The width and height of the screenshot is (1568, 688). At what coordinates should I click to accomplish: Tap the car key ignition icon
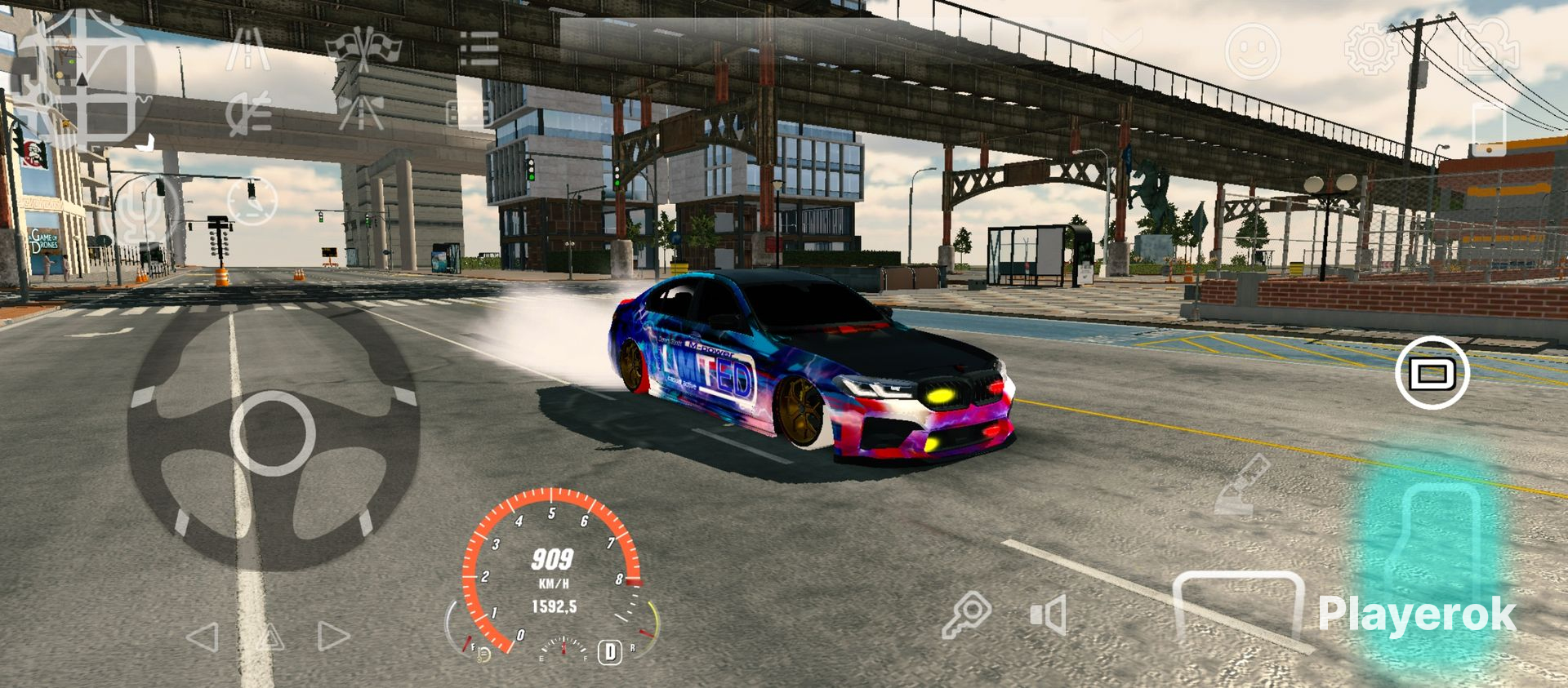[x=966, y=615]
